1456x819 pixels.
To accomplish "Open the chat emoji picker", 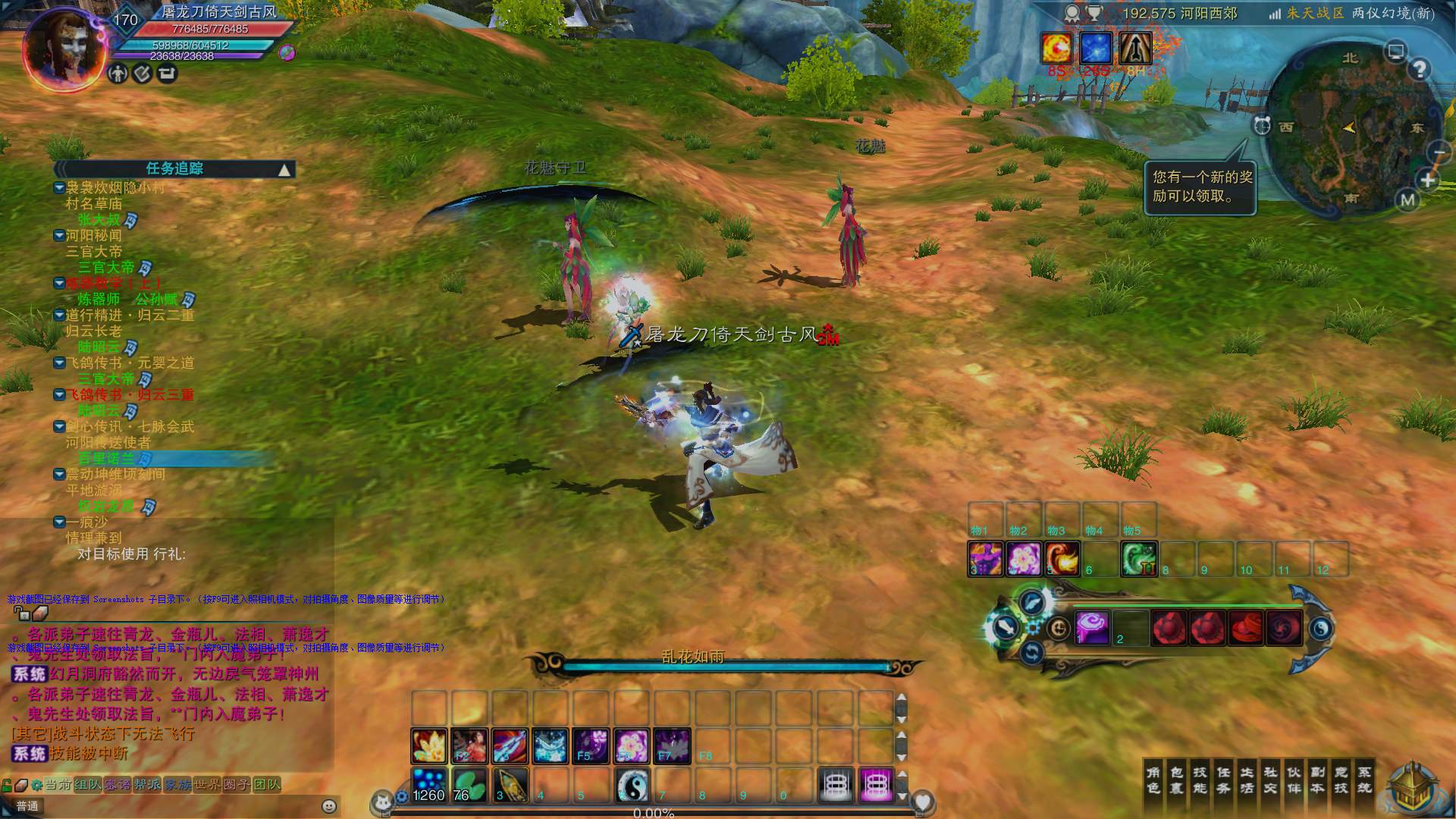I will pos(329,806).
